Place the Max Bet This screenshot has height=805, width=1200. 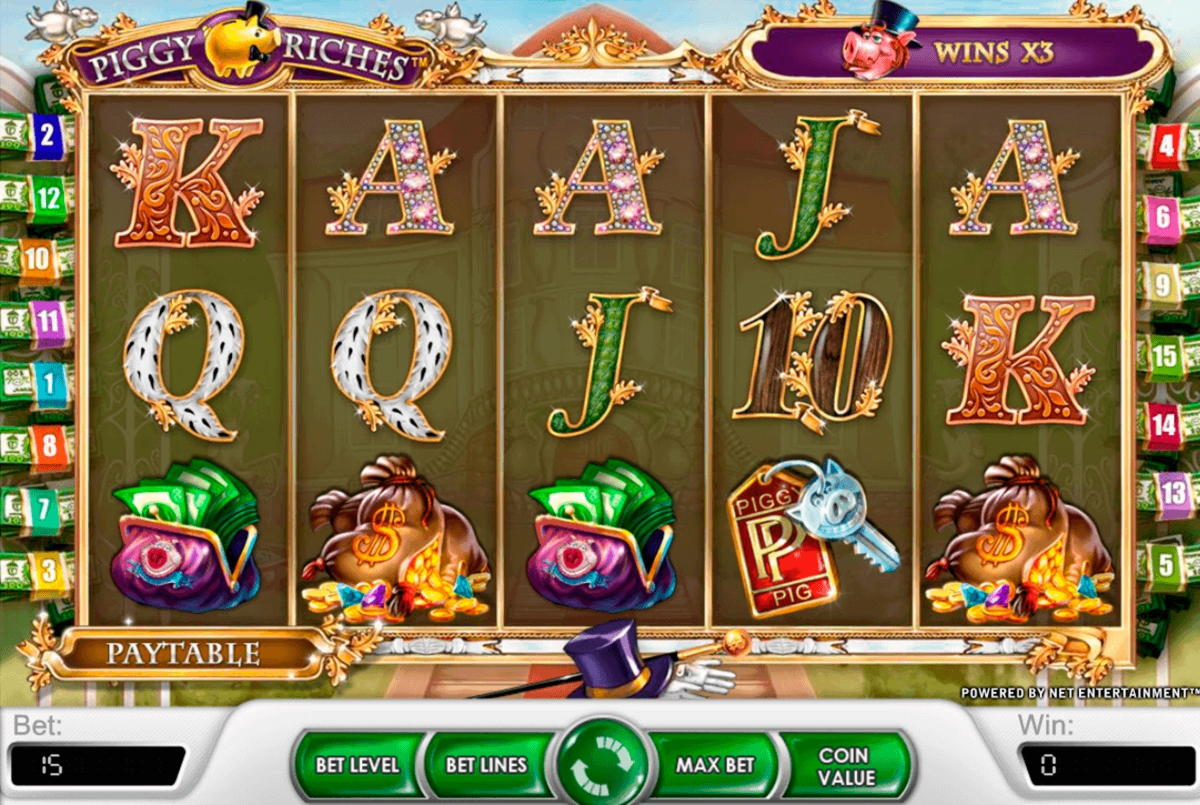(714, 765)
